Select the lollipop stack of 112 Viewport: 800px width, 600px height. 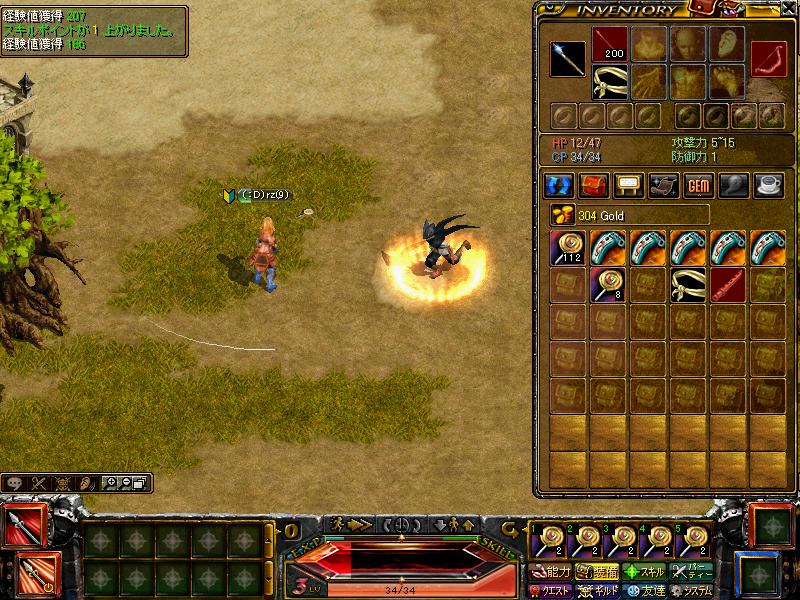point(569,248)
